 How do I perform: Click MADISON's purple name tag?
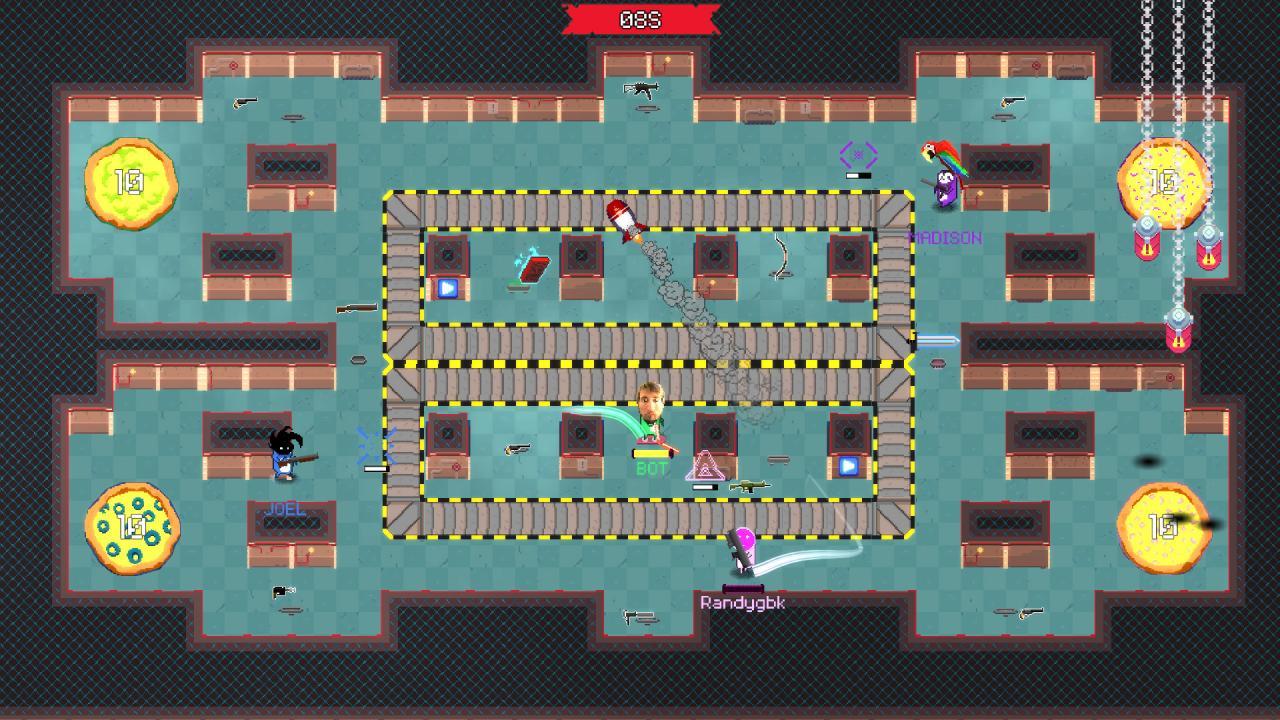pos(945,238)
